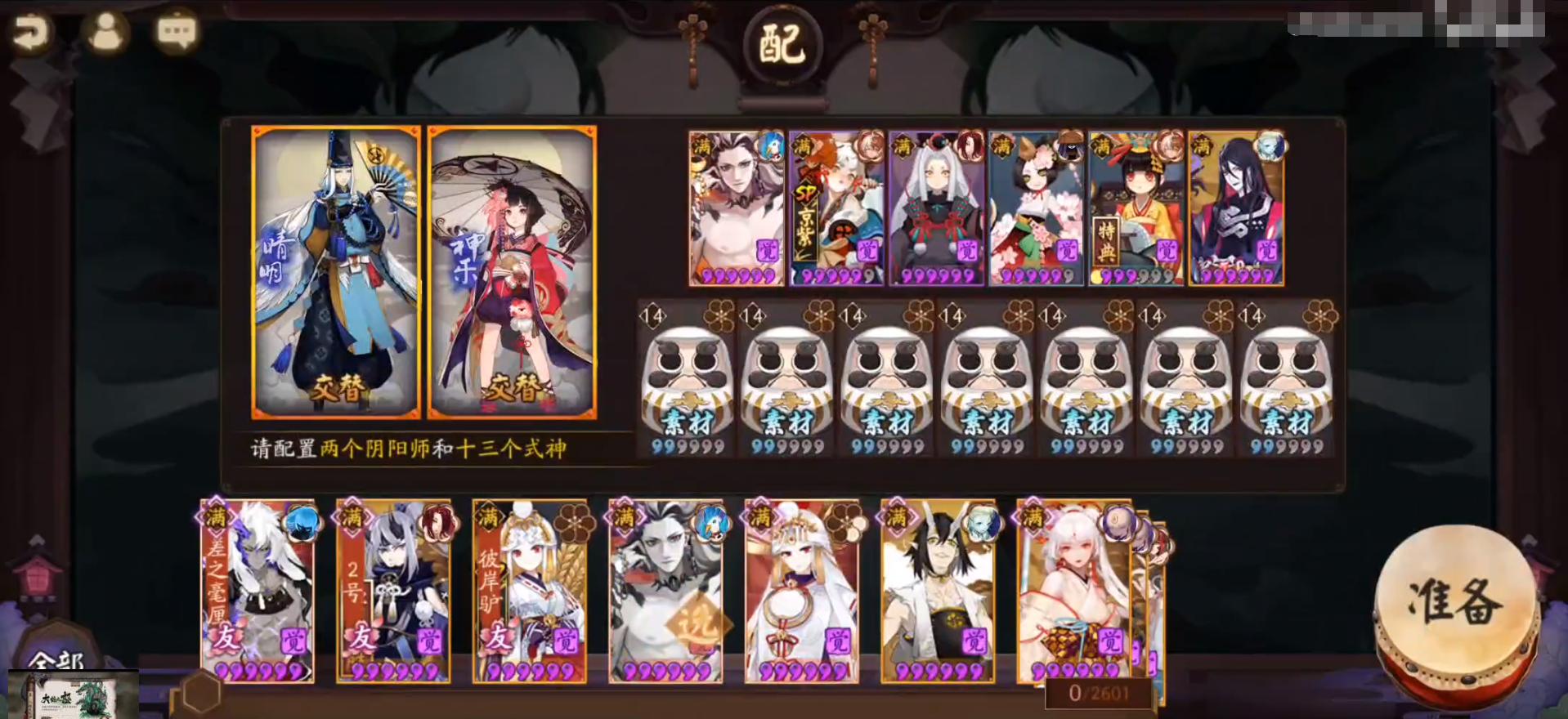Click the 配 emblem at top center

(x=781, y=42)
